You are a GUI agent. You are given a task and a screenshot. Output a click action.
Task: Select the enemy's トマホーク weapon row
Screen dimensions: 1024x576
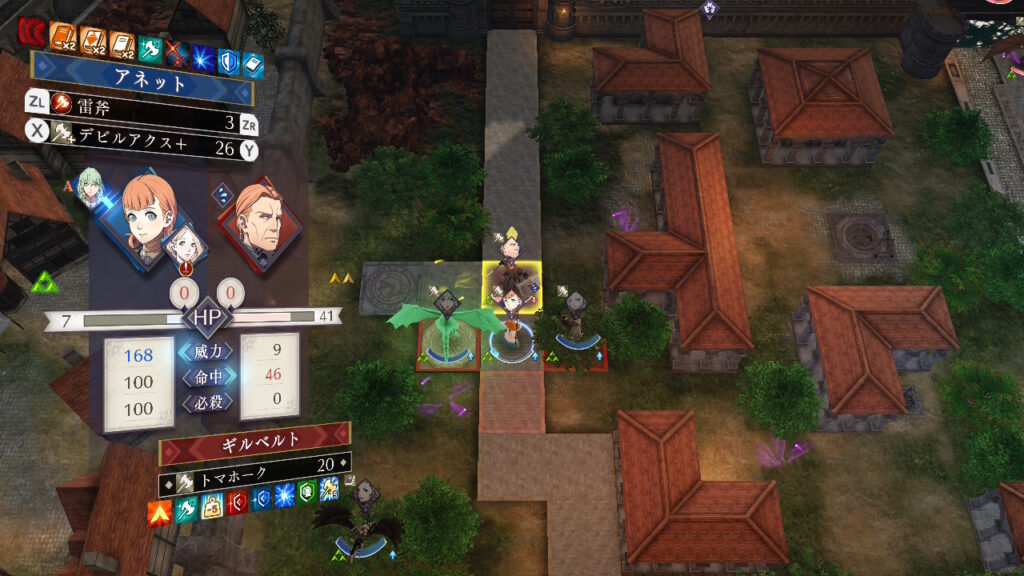255,465
